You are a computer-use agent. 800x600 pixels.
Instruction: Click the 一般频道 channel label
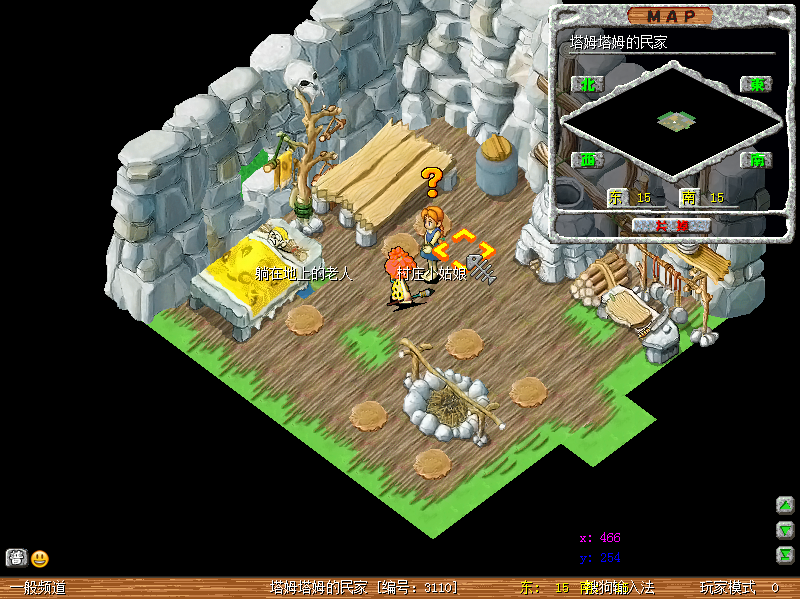click(x=38, y=588)
